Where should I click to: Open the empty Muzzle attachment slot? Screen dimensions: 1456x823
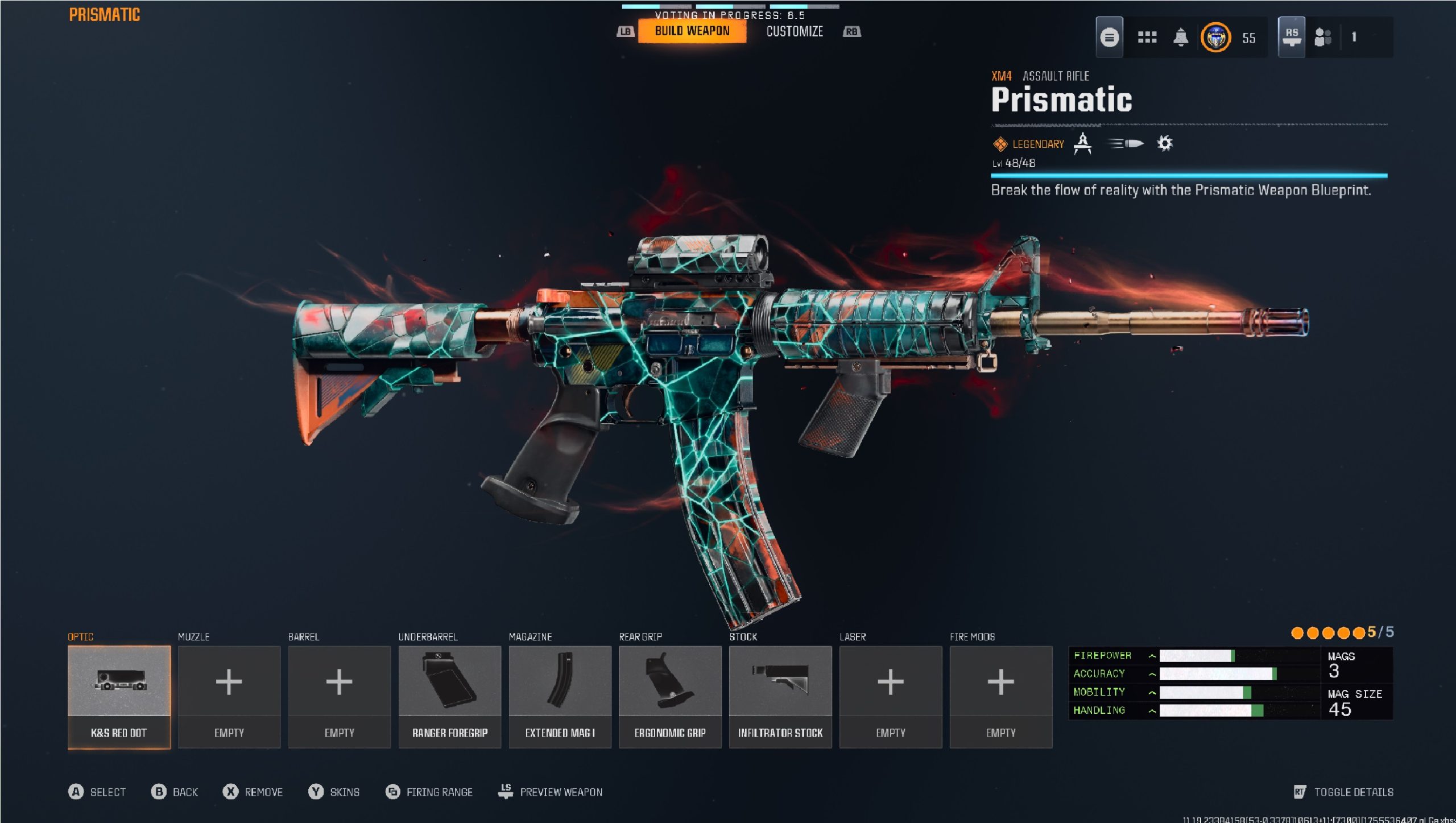pyautogui.click(x=229, y=696)
